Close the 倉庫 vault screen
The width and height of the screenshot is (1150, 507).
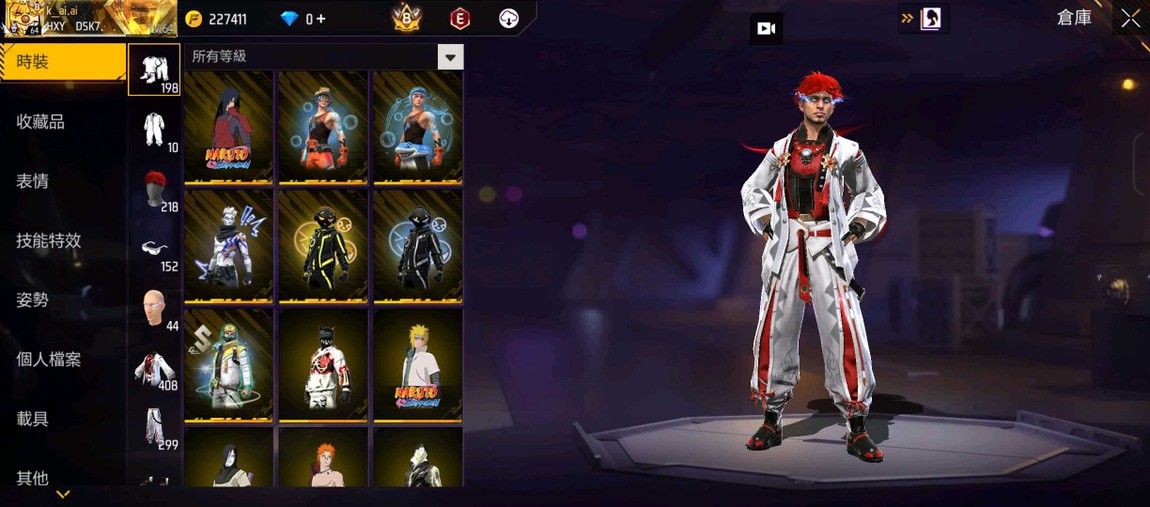(x=1130, y=18)
